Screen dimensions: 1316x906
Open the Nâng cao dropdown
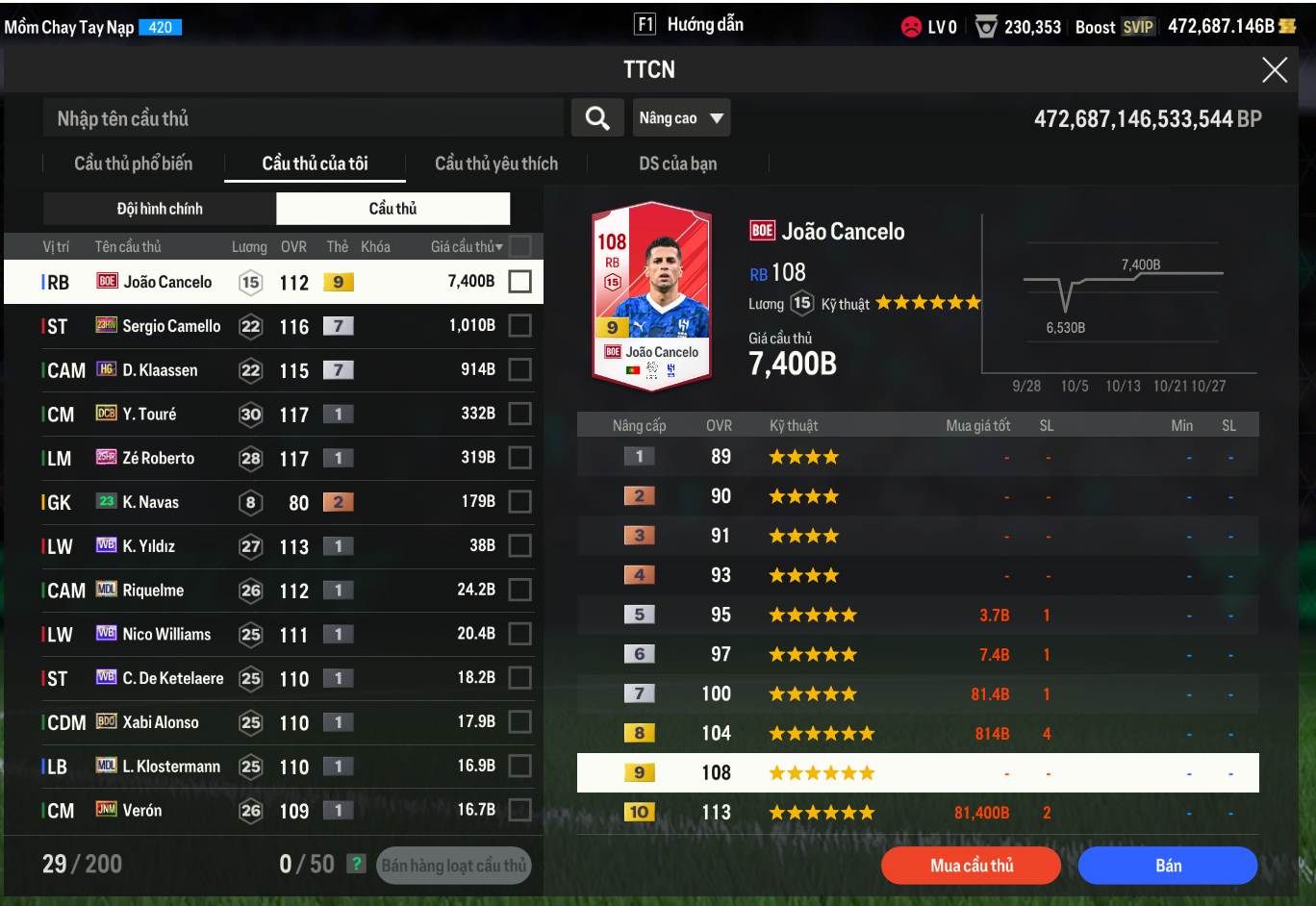pos(681,118)
